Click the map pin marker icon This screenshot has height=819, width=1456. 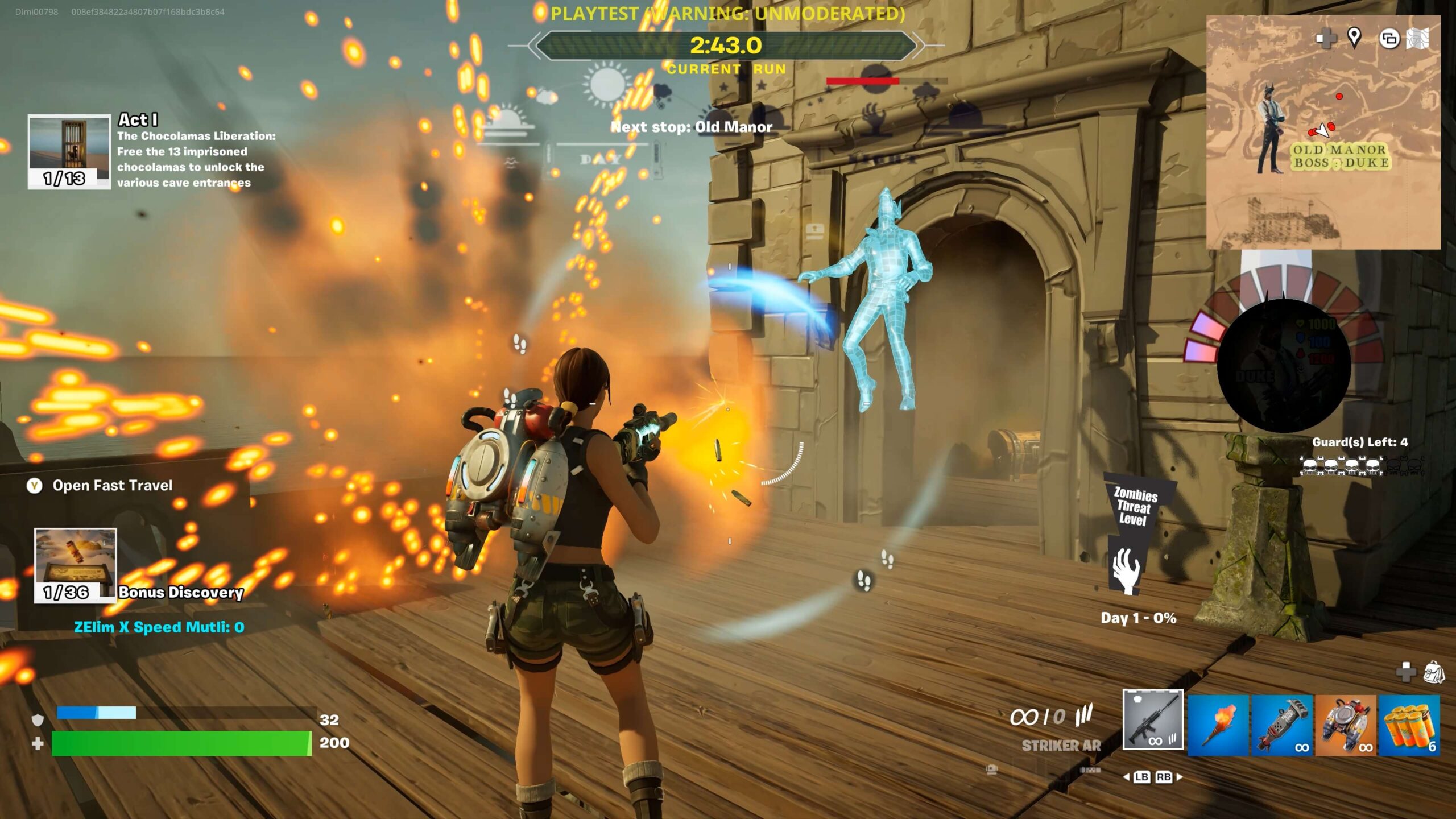click(x=1354, y=38)
